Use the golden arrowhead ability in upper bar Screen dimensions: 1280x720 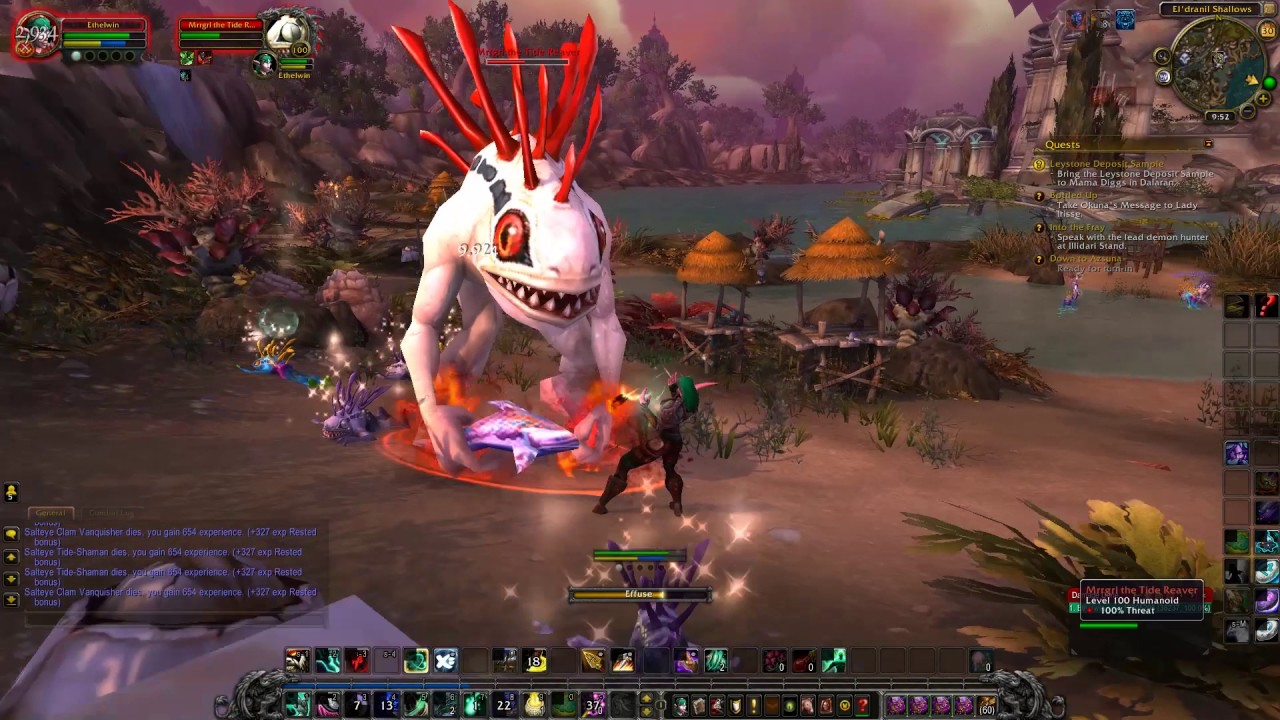point(593,660)
